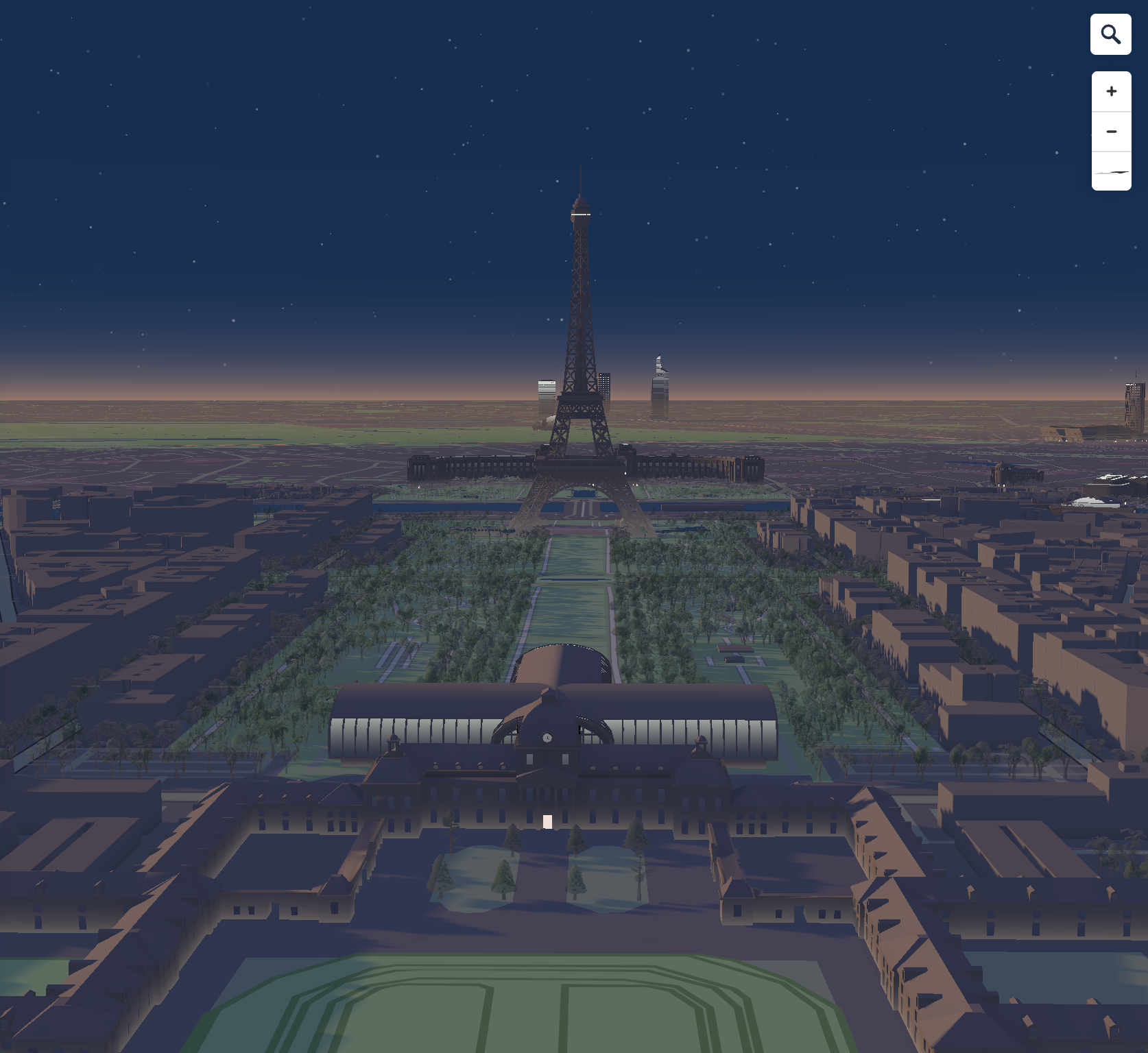This screenshot has width=1148, height=1053.
Task: Zoom in with the plus button
Action: [1111, 91]
